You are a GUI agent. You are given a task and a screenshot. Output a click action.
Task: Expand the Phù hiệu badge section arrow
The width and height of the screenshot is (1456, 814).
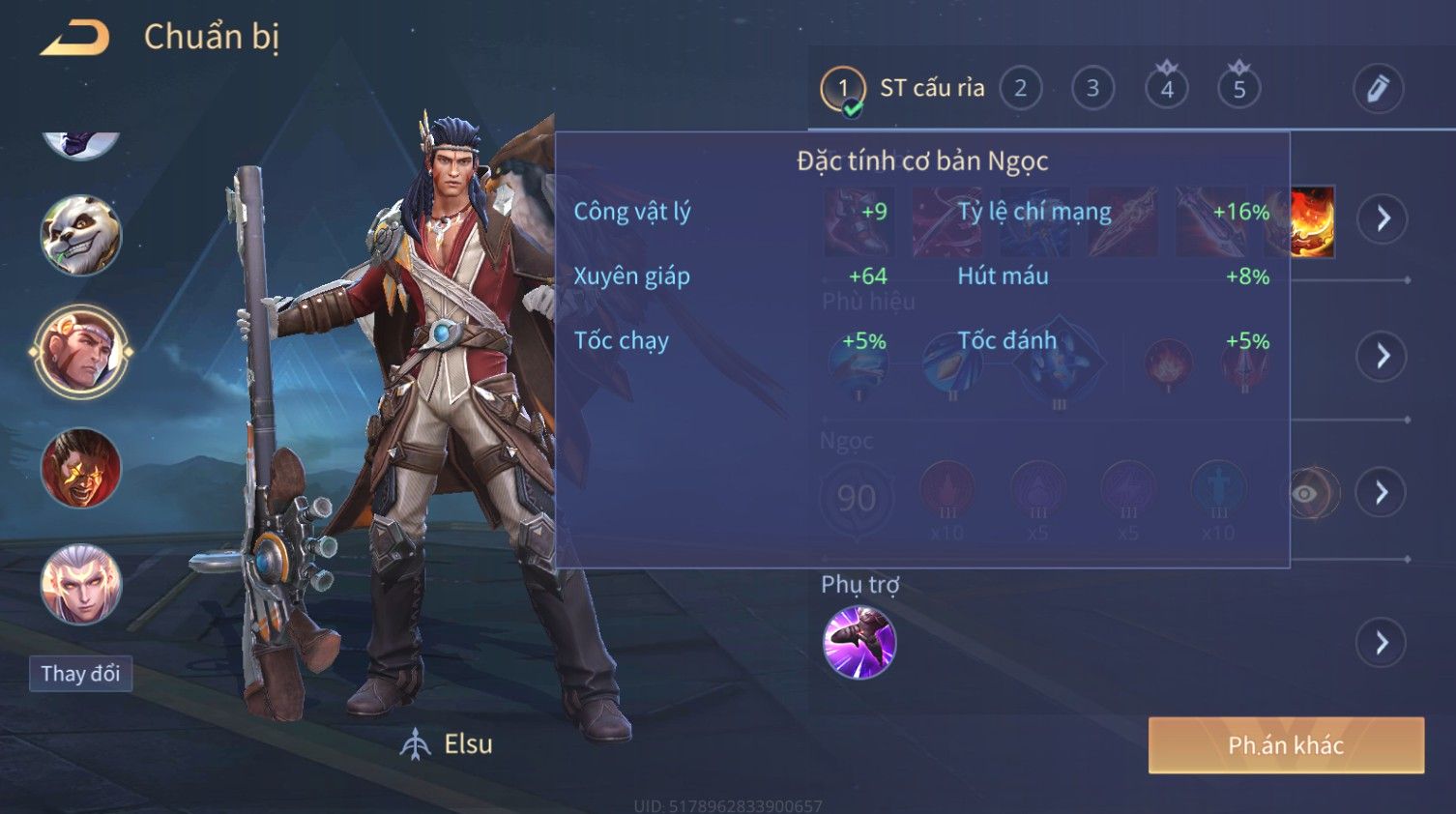click(1383, 356)
